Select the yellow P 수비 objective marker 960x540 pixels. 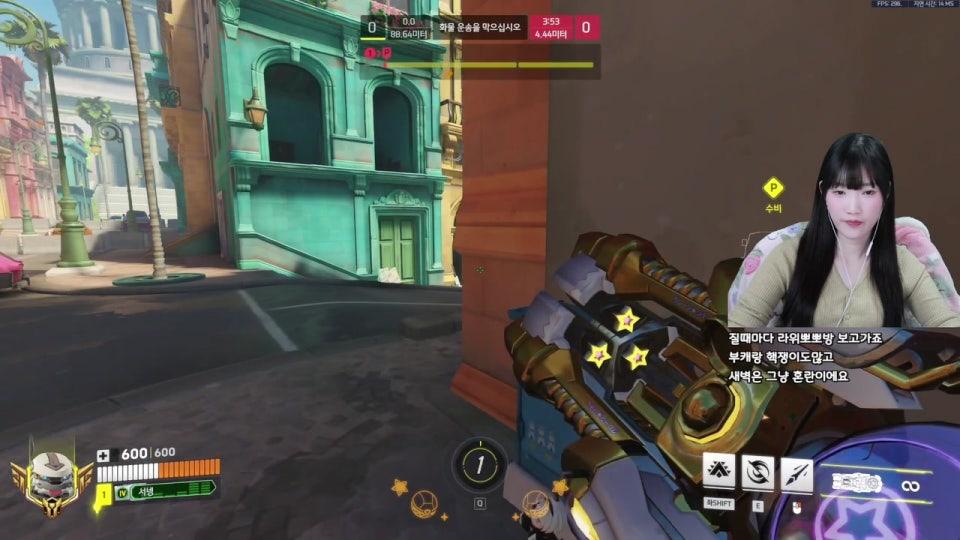[x=772, y=188]
